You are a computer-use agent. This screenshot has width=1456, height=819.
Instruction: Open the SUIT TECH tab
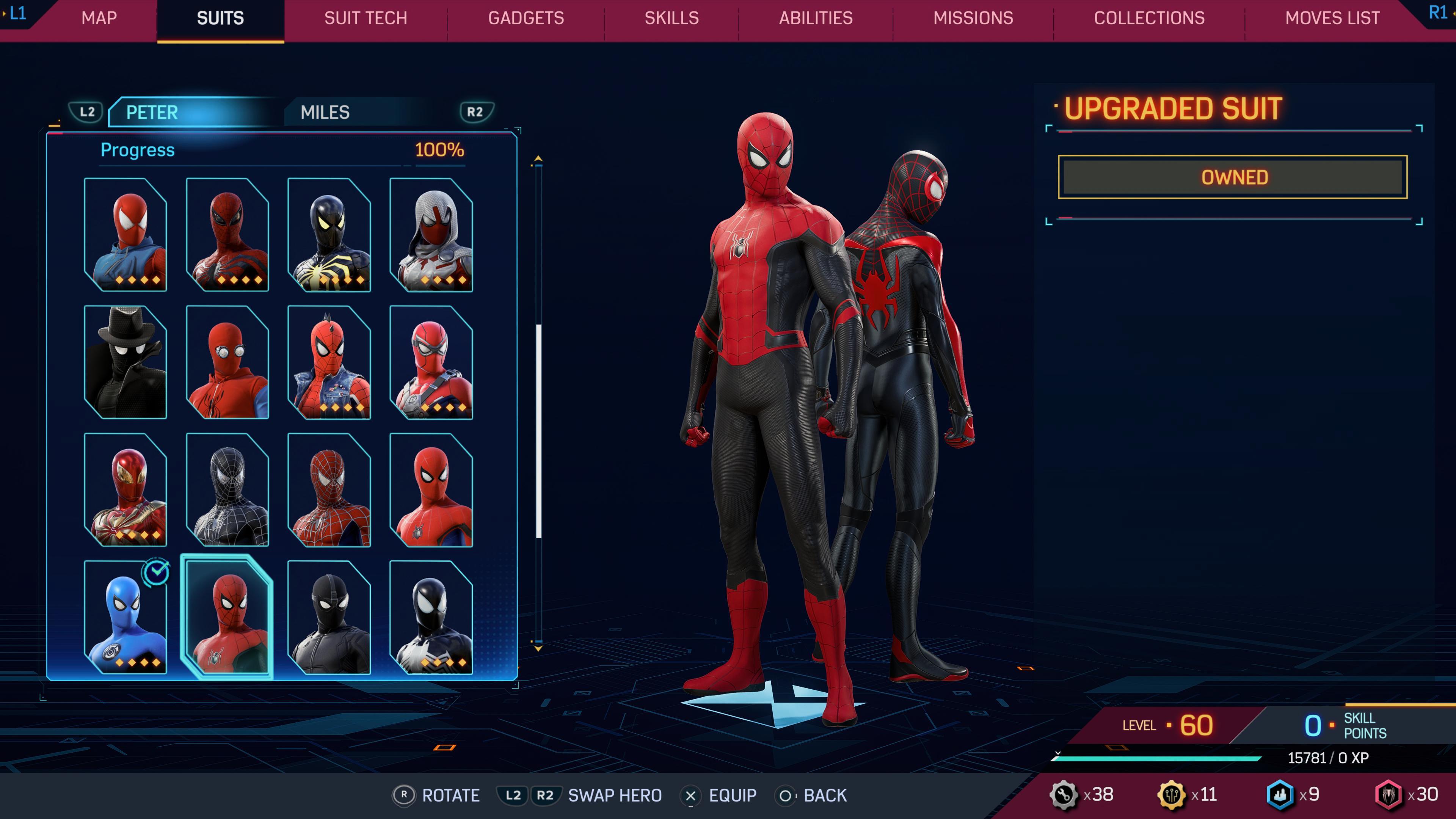(x=365, y=18)
